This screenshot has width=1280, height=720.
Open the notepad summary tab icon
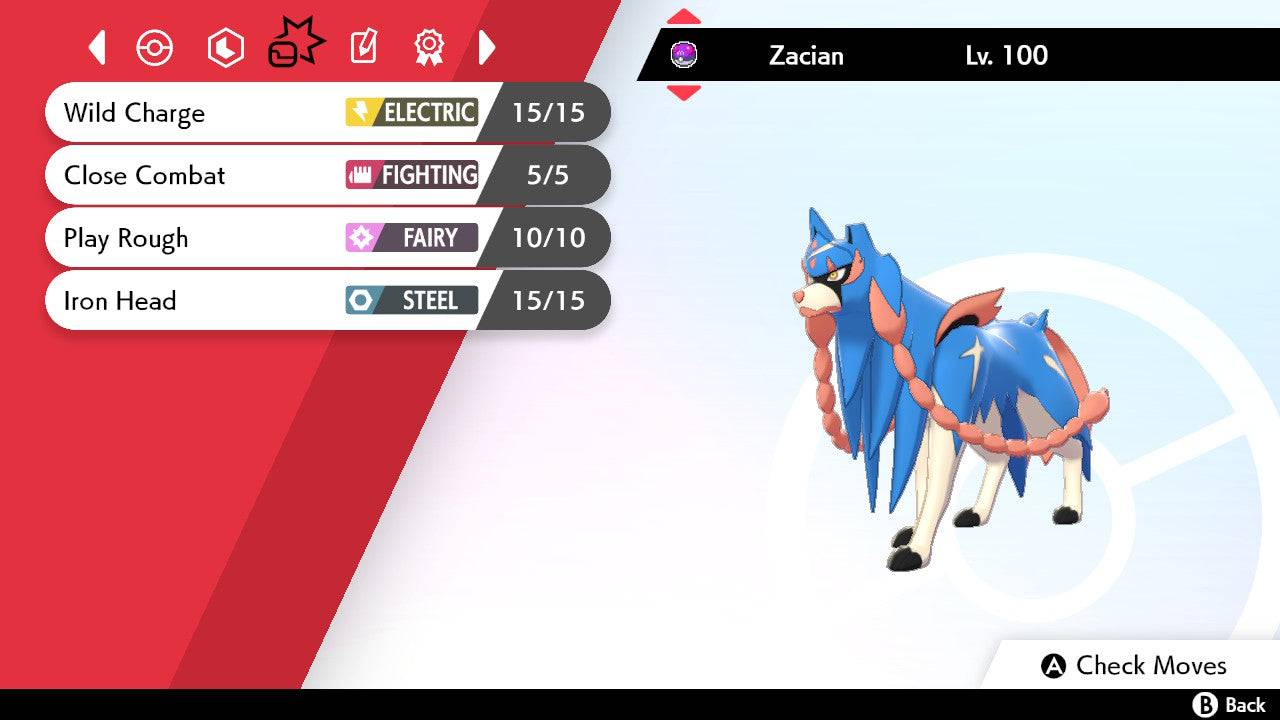(x=362, y=47)
